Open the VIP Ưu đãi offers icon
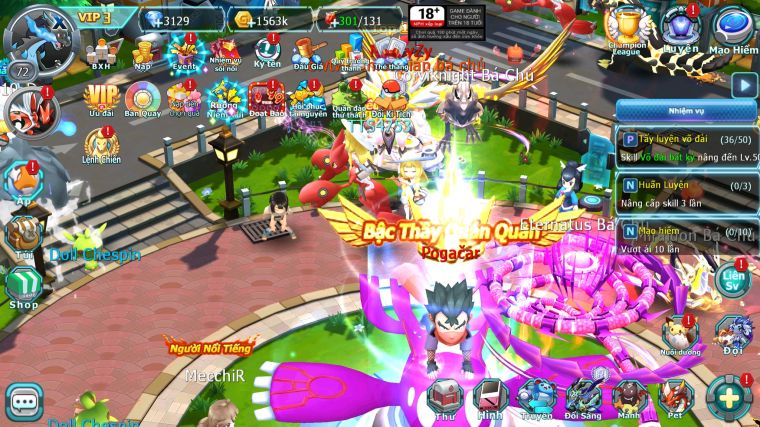Image resolution: width=760 pixels, height=427 pixels. pos(100,100)
